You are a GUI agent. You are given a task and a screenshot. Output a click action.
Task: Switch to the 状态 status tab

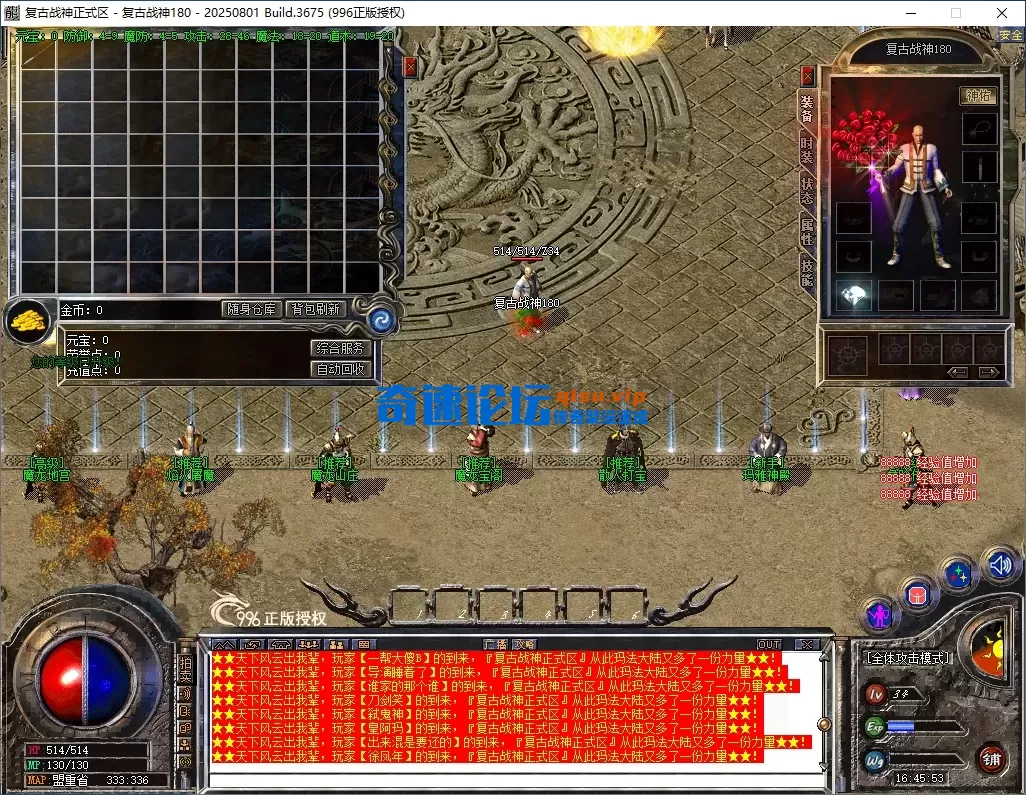pos(807,191)
